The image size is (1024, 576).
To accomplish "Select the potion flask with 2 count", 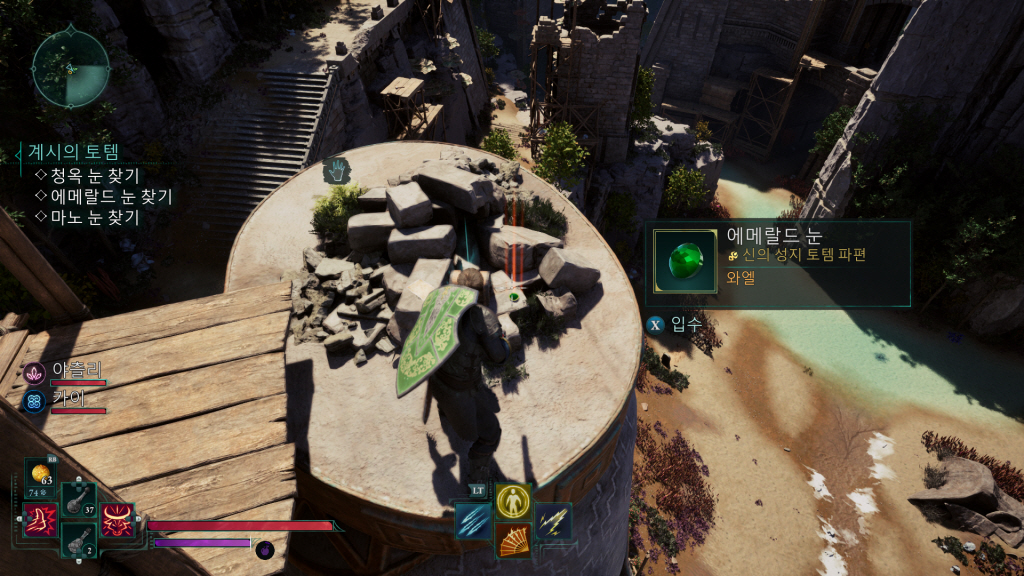I will [x=78, y=541].
